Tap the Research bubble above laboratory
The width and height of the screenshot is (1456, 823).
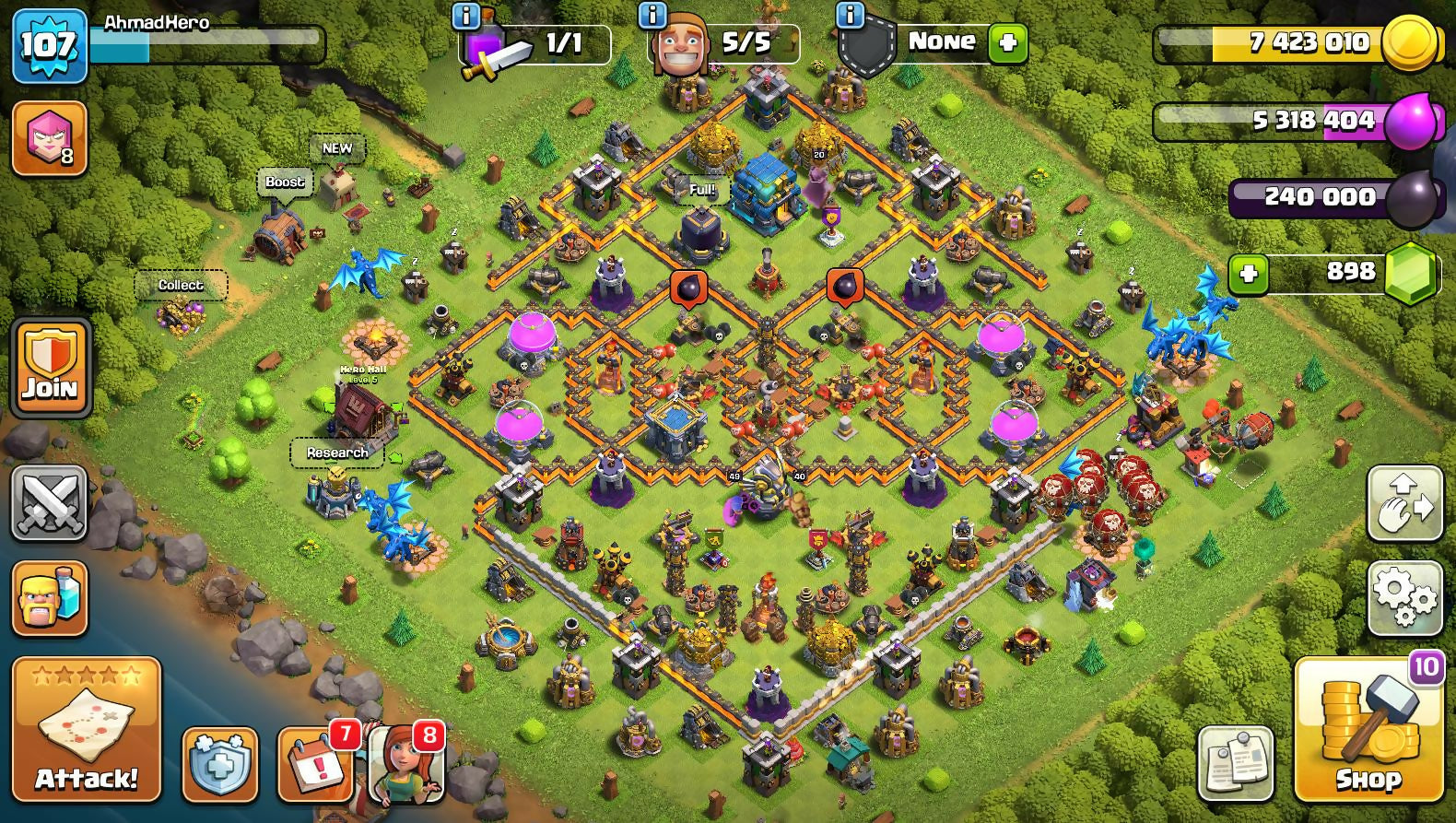point(337,453)
